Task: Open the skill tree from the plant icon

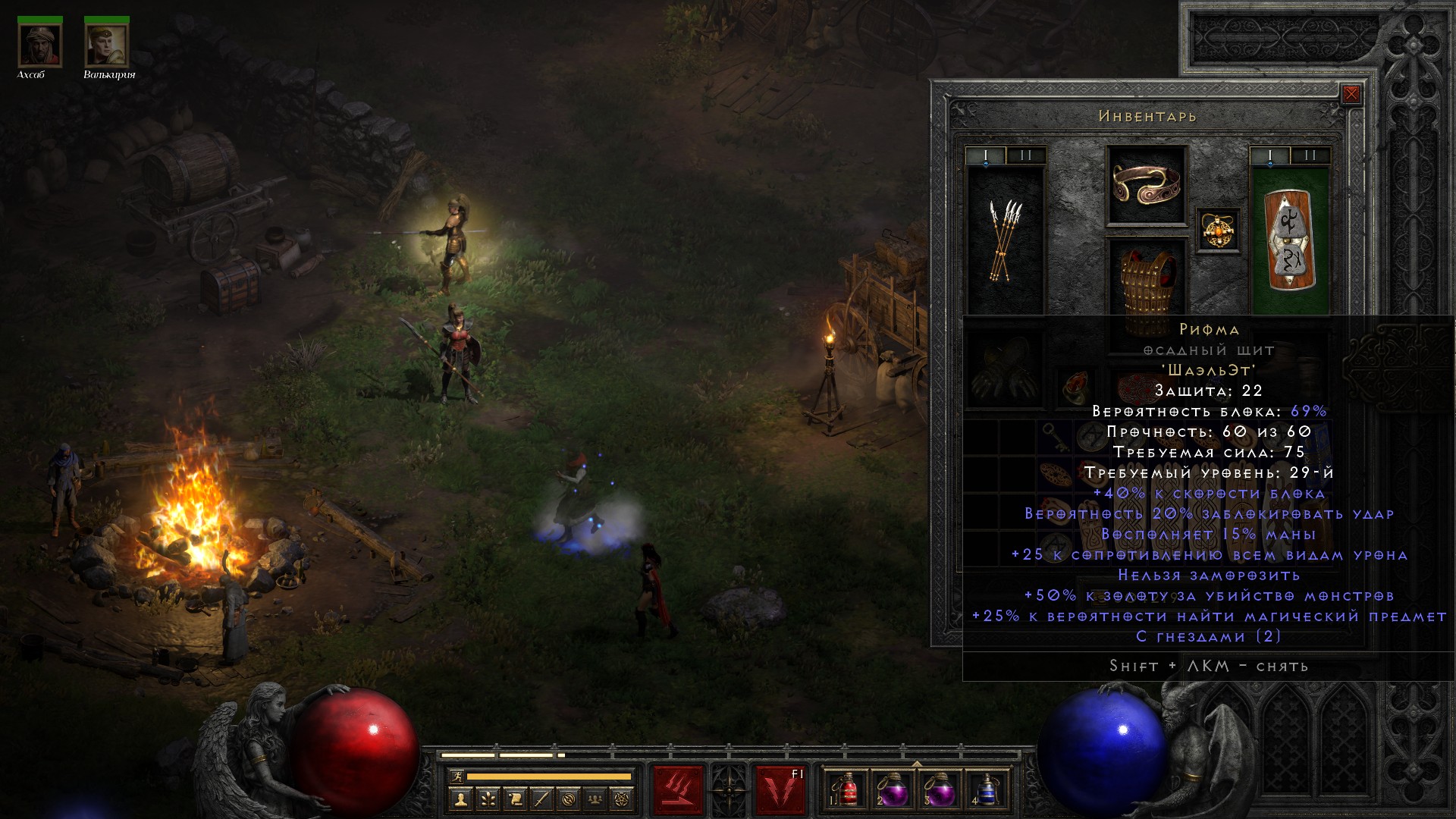Action: tap(488, 799)
